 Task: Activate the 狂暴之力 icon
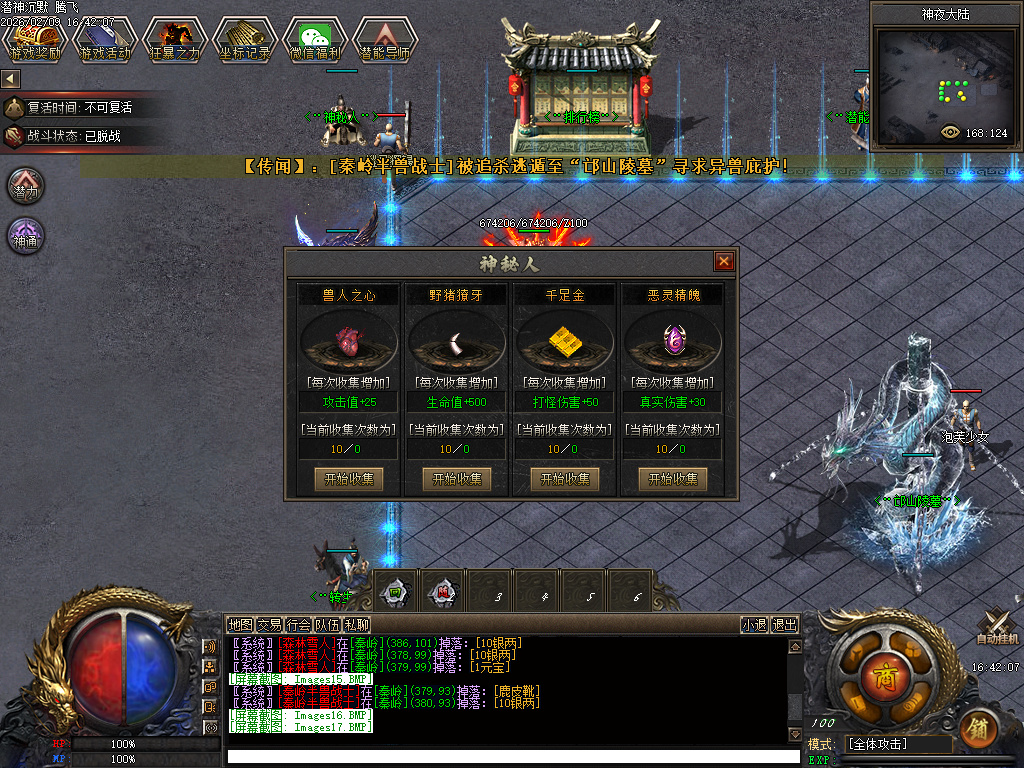click(x=174, y=40)
